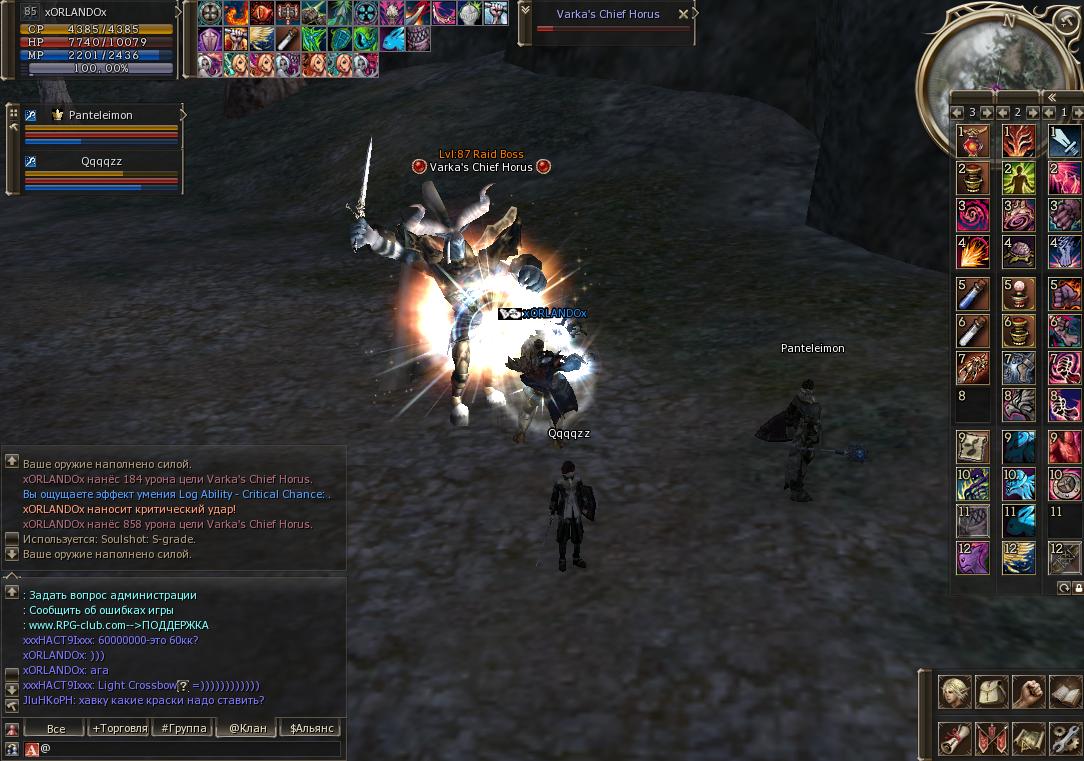Open the inventory bag icon
The image size is (1084, 761).
click(992, 692)
